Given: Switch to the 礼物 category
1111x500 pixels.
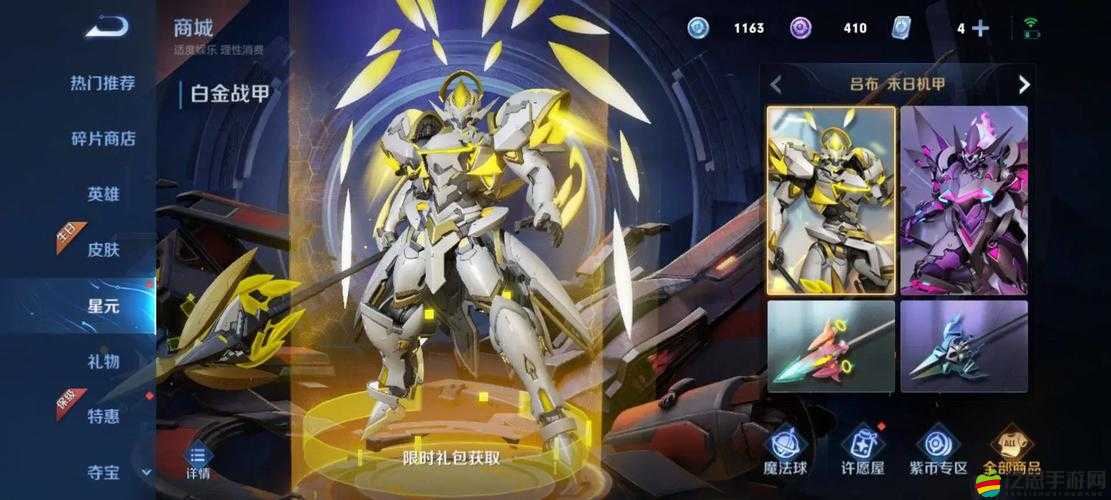Looking at the screenshot, I should (102, 360).
